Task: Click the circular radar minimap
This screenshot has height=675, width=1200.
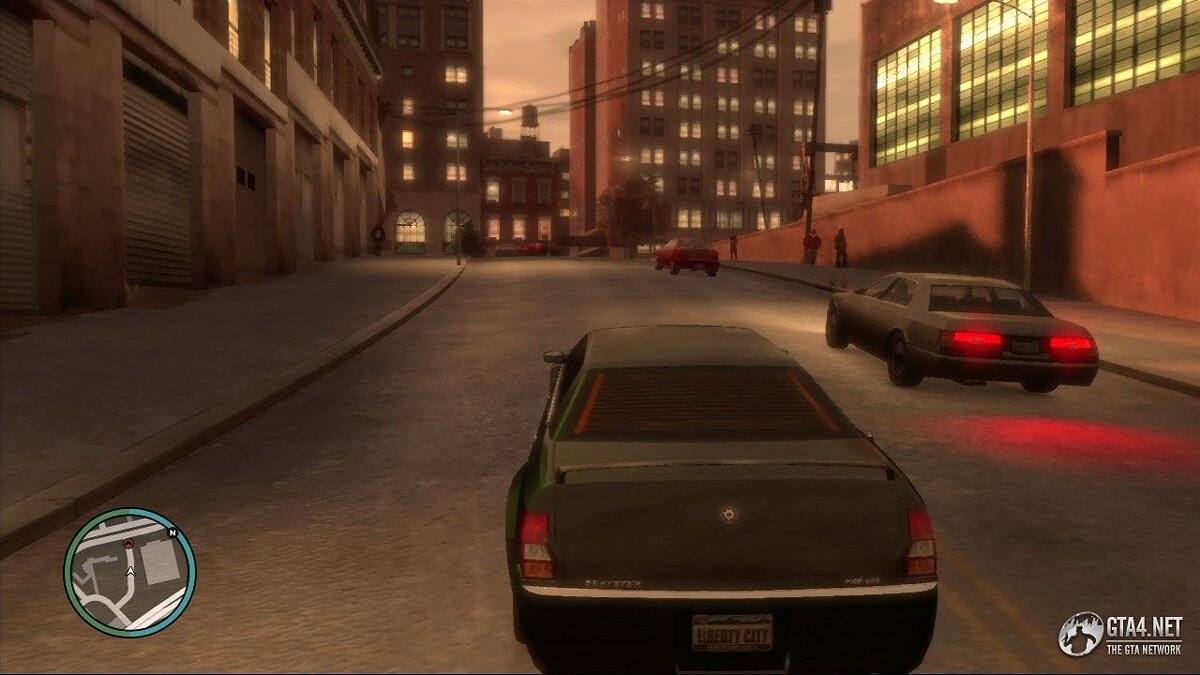Action: tap(129, 573)
